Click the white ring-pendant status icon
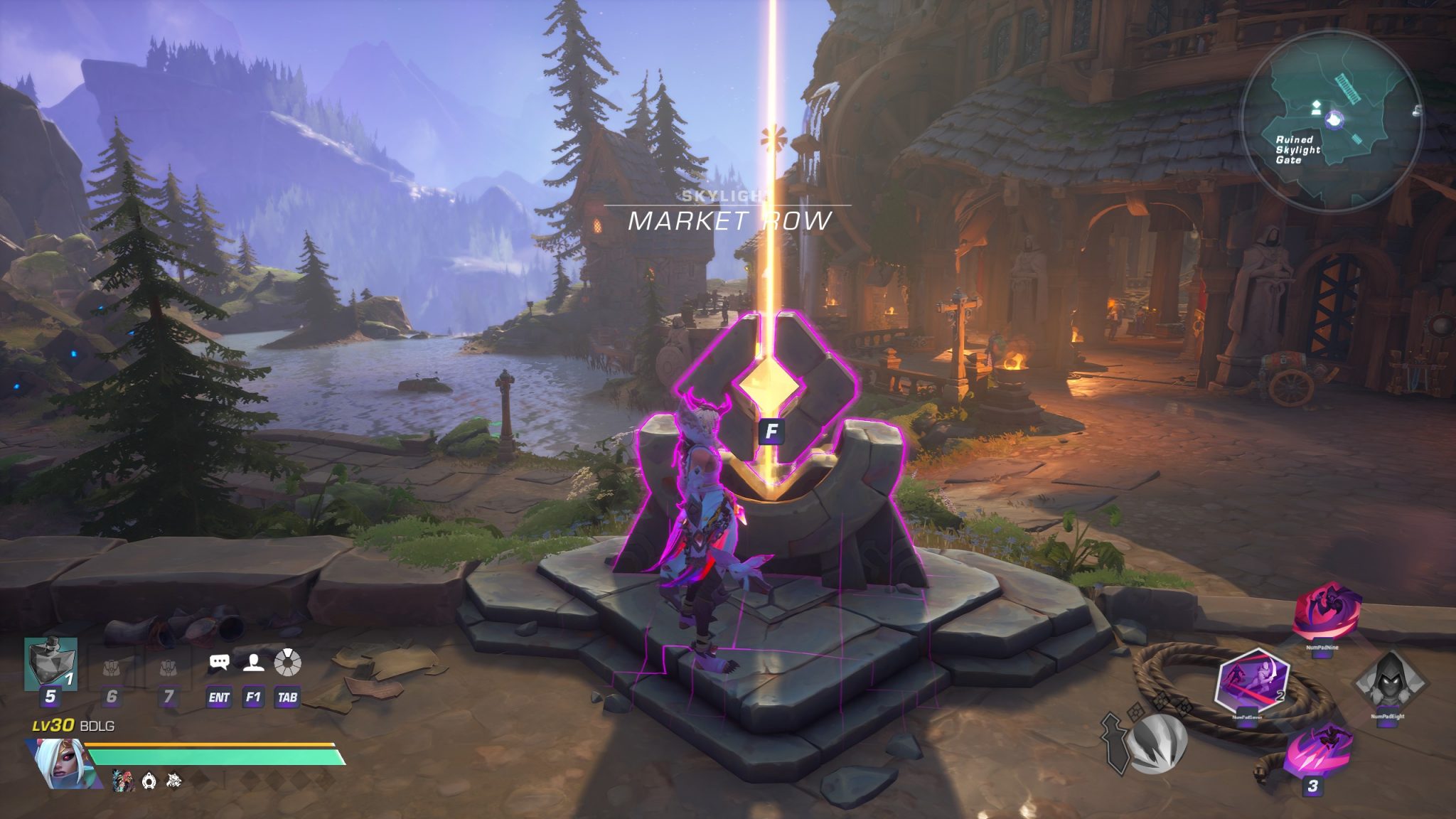1456x819 pixels. click(x=149, y=781)
